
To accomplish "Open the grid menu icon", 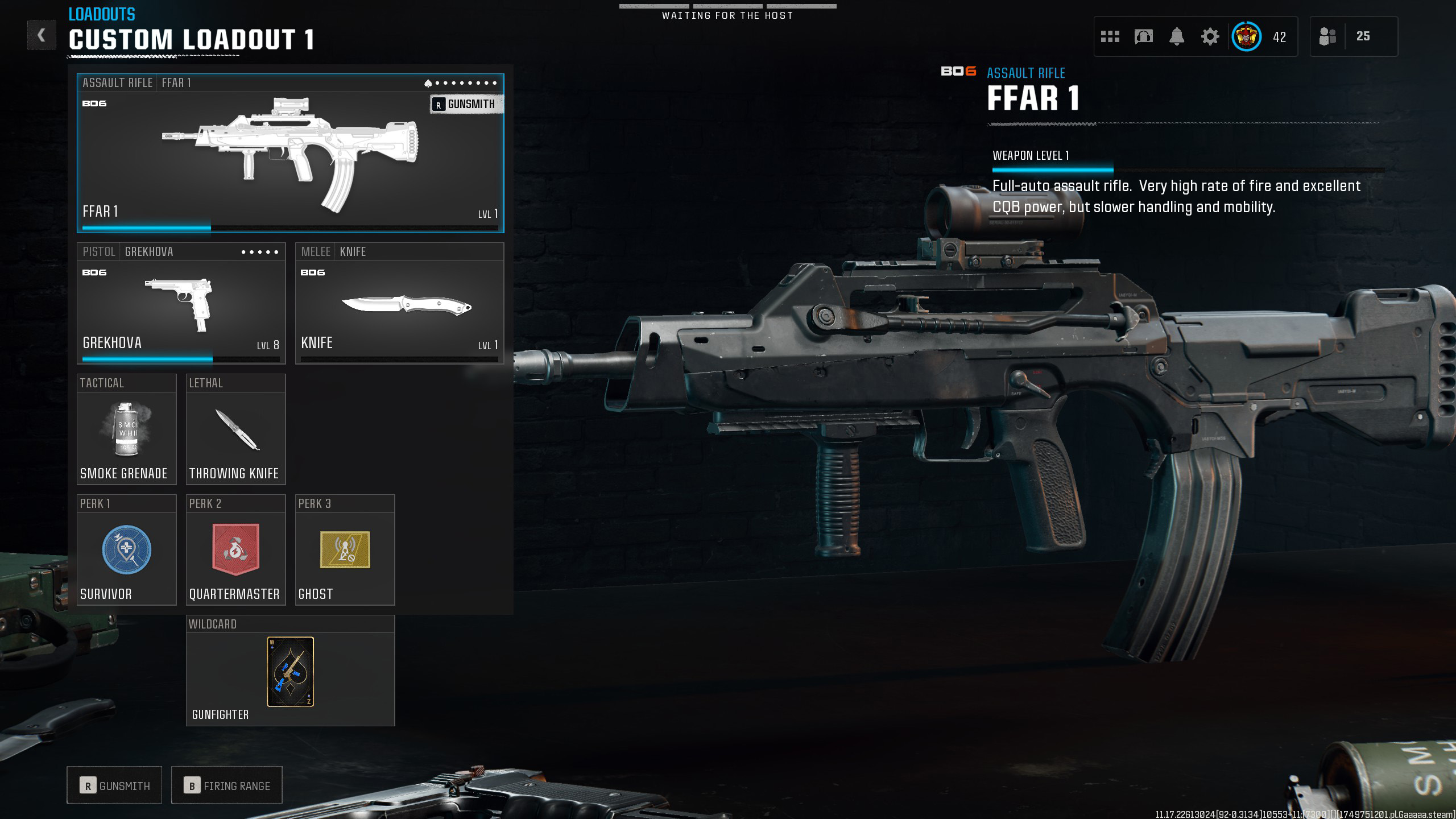I will (x=1110, y=37).
